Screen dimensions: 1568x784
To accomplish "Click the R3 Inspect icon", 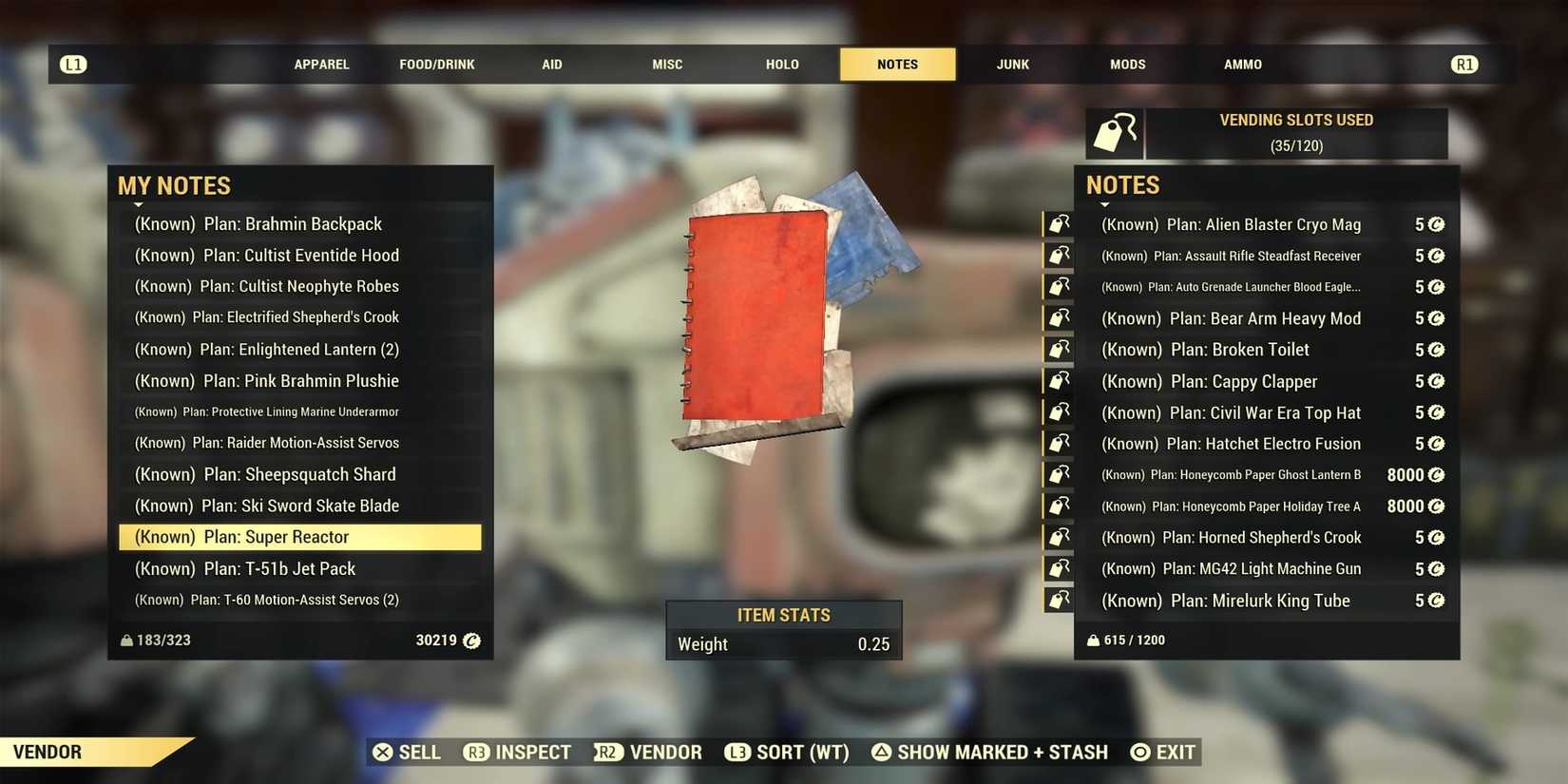I will (x=475, y=752).
